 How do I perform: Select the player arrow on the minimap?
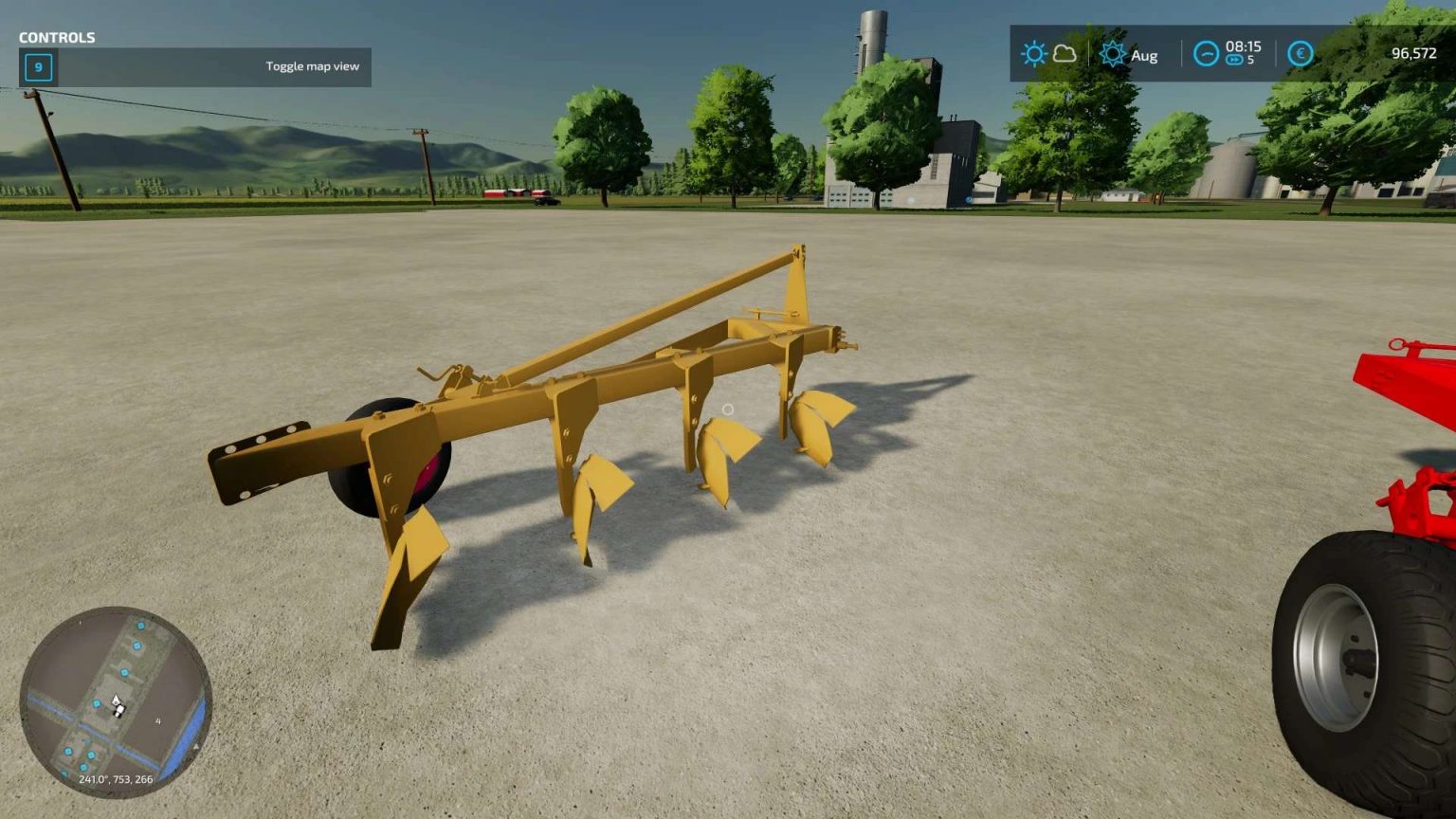coord(116,700)
